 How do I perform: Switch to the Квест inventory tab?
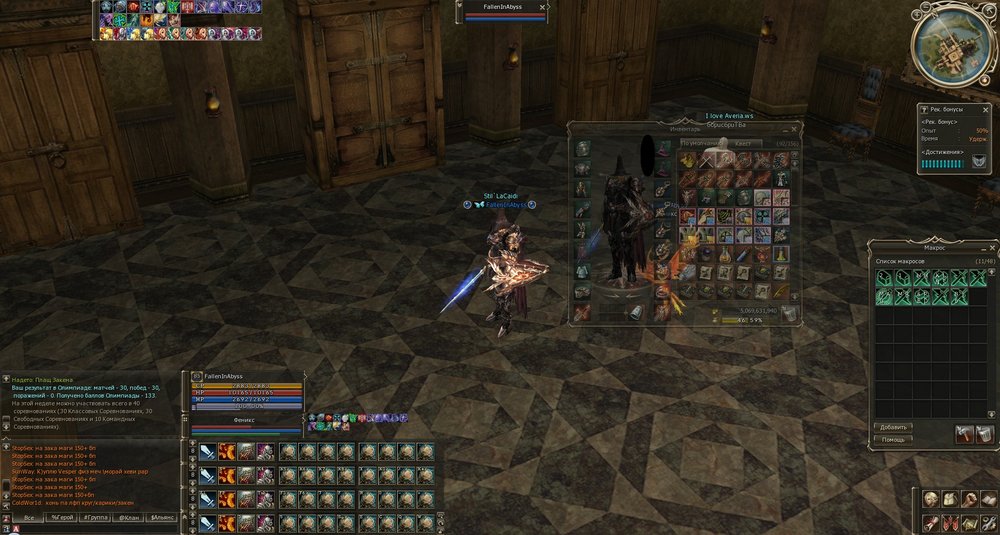click(x=743, y=143)
